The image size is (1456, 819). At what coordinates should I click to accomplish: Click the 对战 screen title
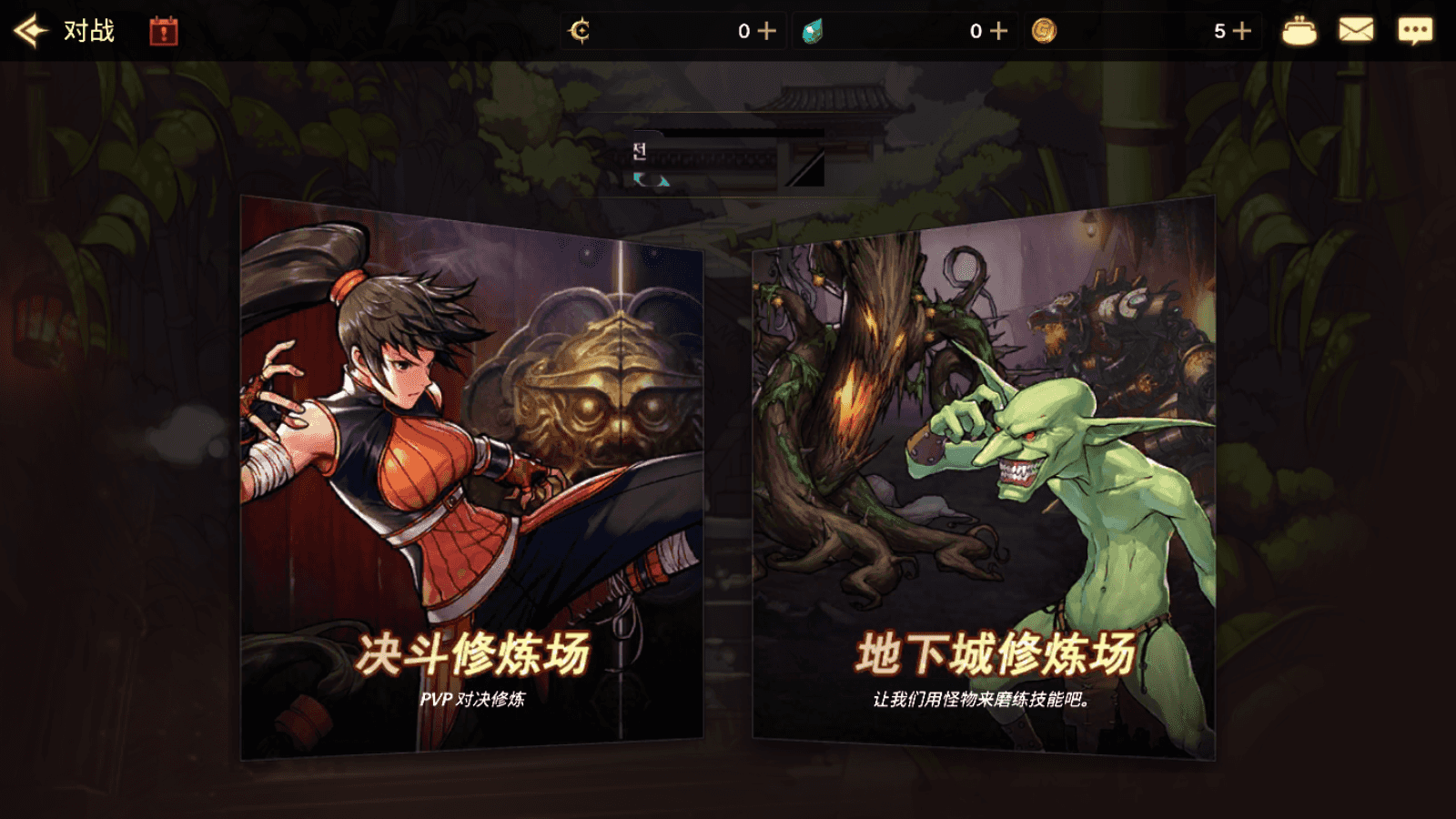coord(88,28)
